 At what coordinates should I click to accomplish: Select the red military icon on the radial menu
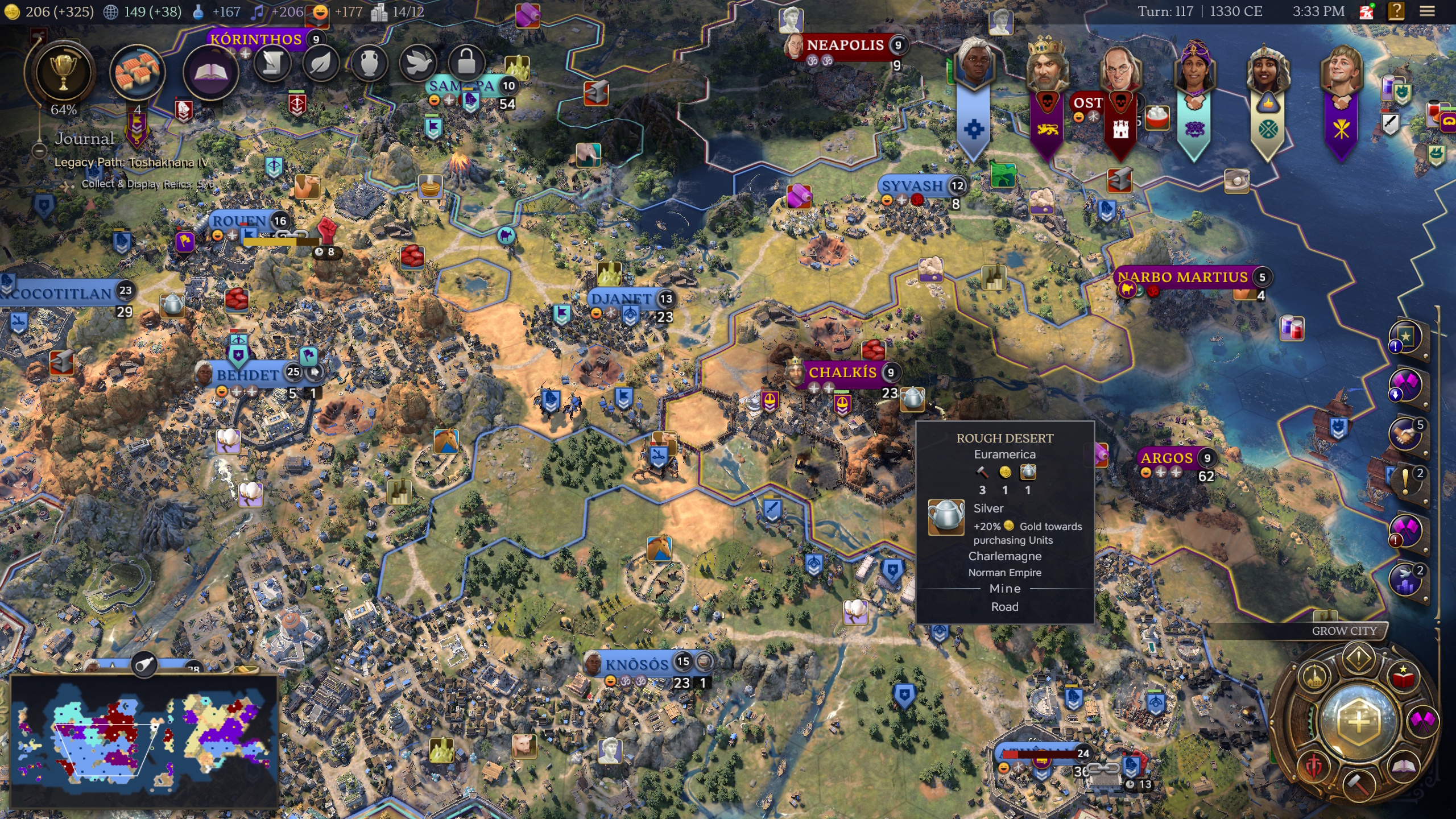1315,766
